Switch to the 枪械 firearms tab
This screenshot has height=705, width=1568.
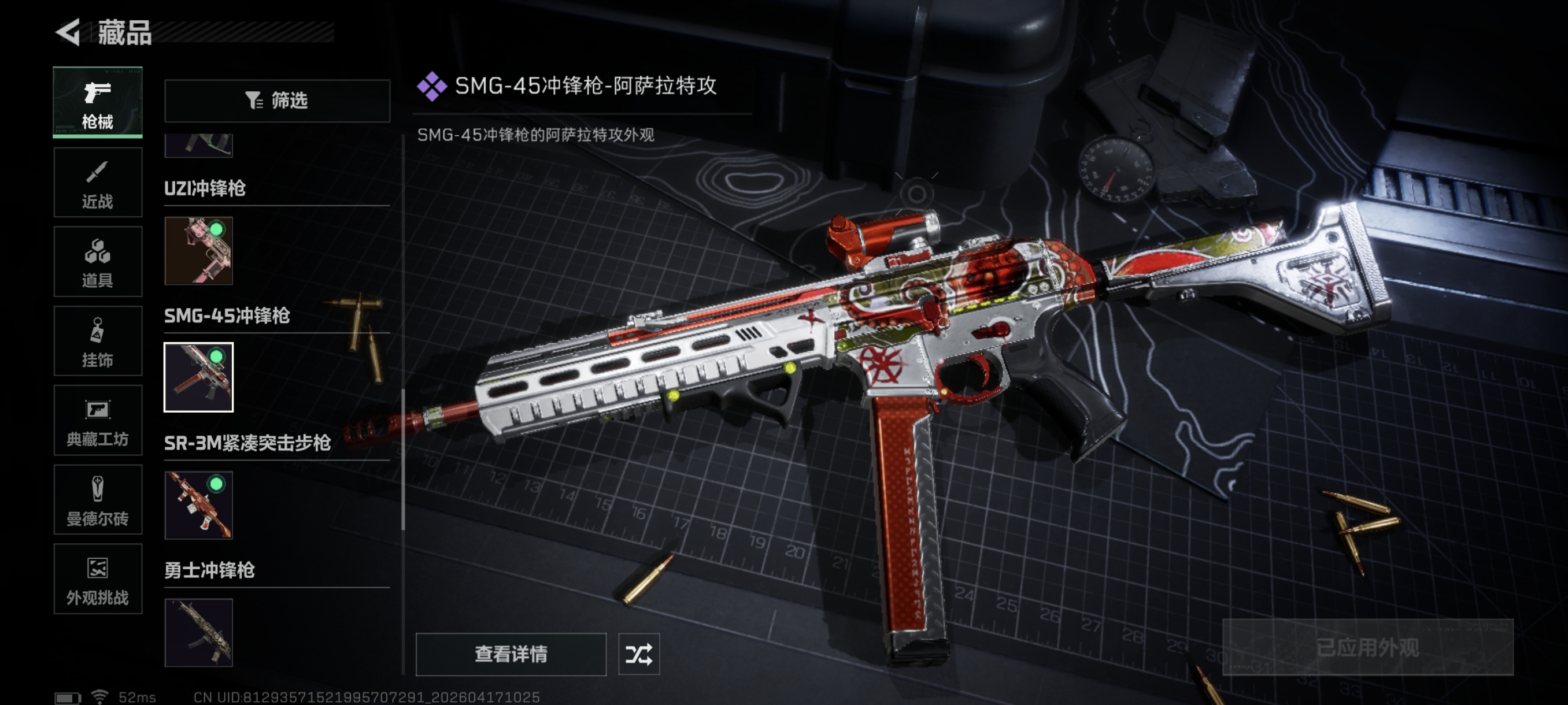pyautogui.click(x=97, y=102)
